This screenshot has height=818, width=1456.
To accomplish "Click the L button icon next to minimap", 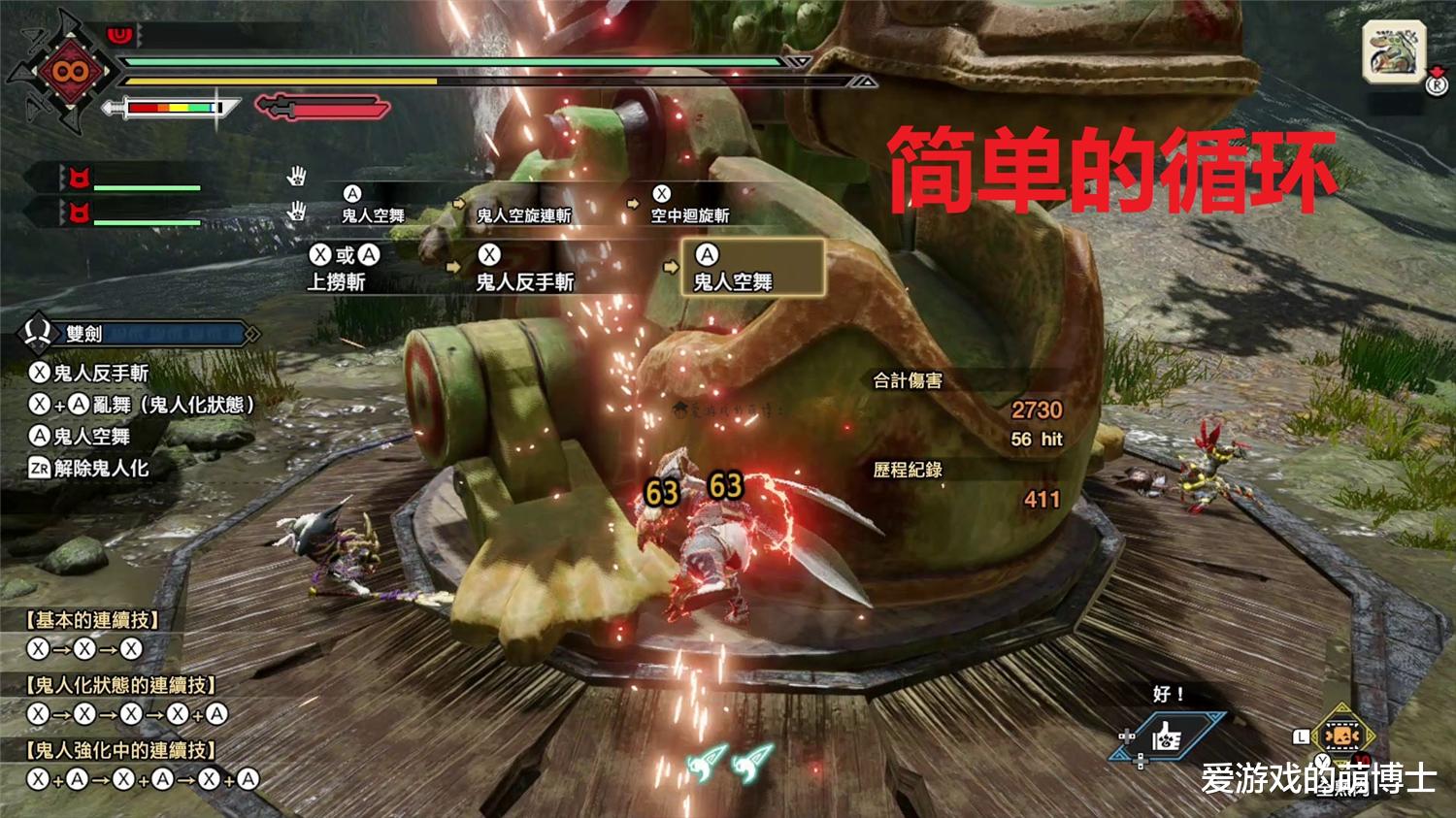I will [1301, 737].
